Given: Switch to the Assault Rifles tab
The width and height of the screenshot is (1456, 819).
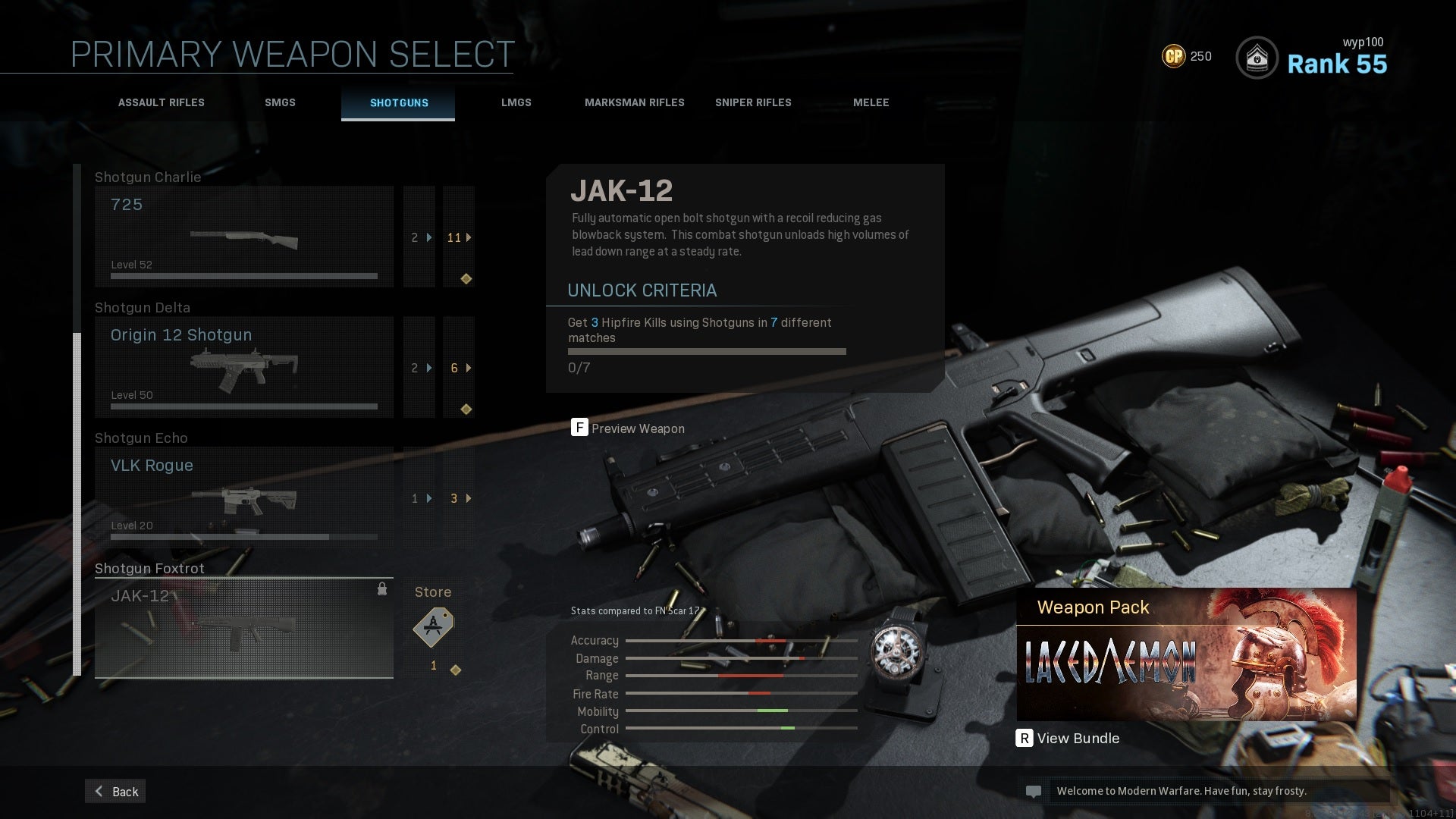Looking at the screenshot, I should coord(161,102).
